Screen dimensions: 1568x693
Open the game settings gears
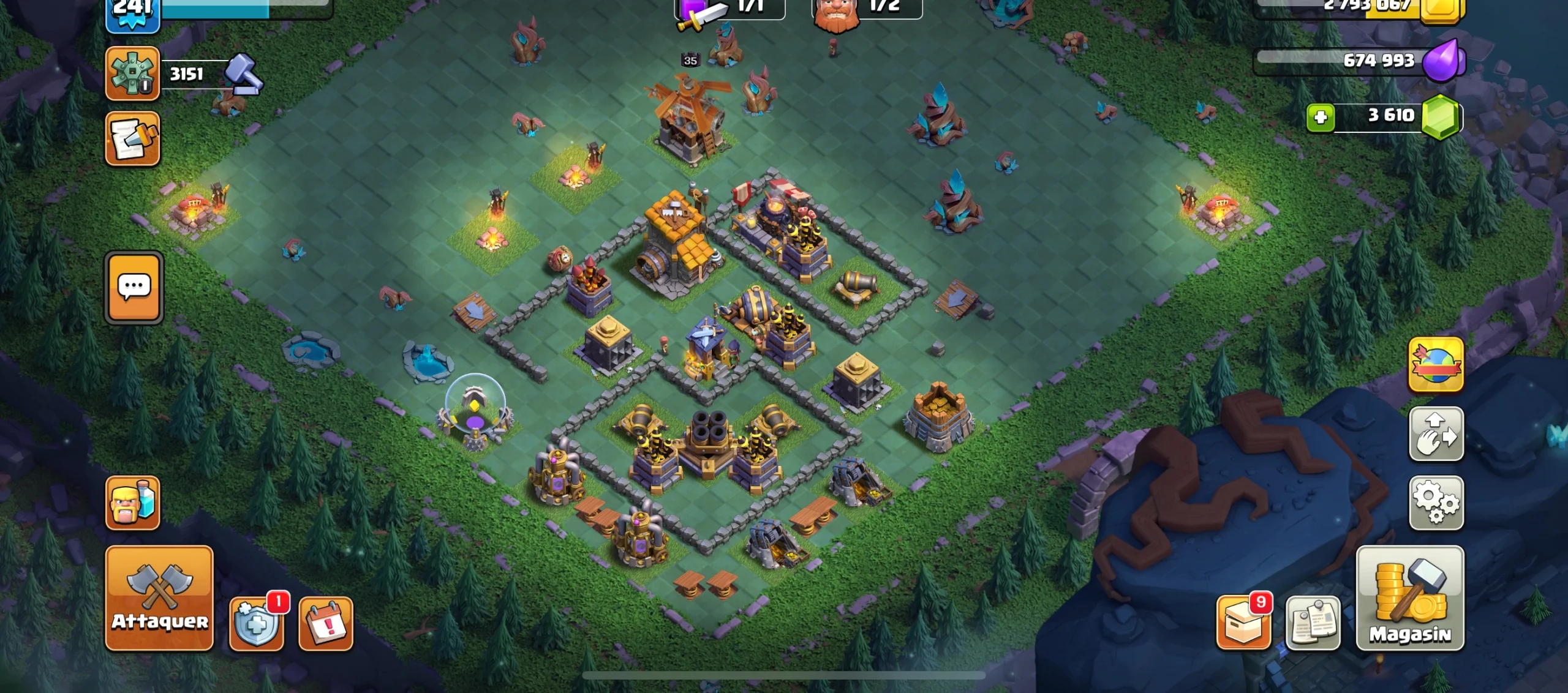point(1436,502)
